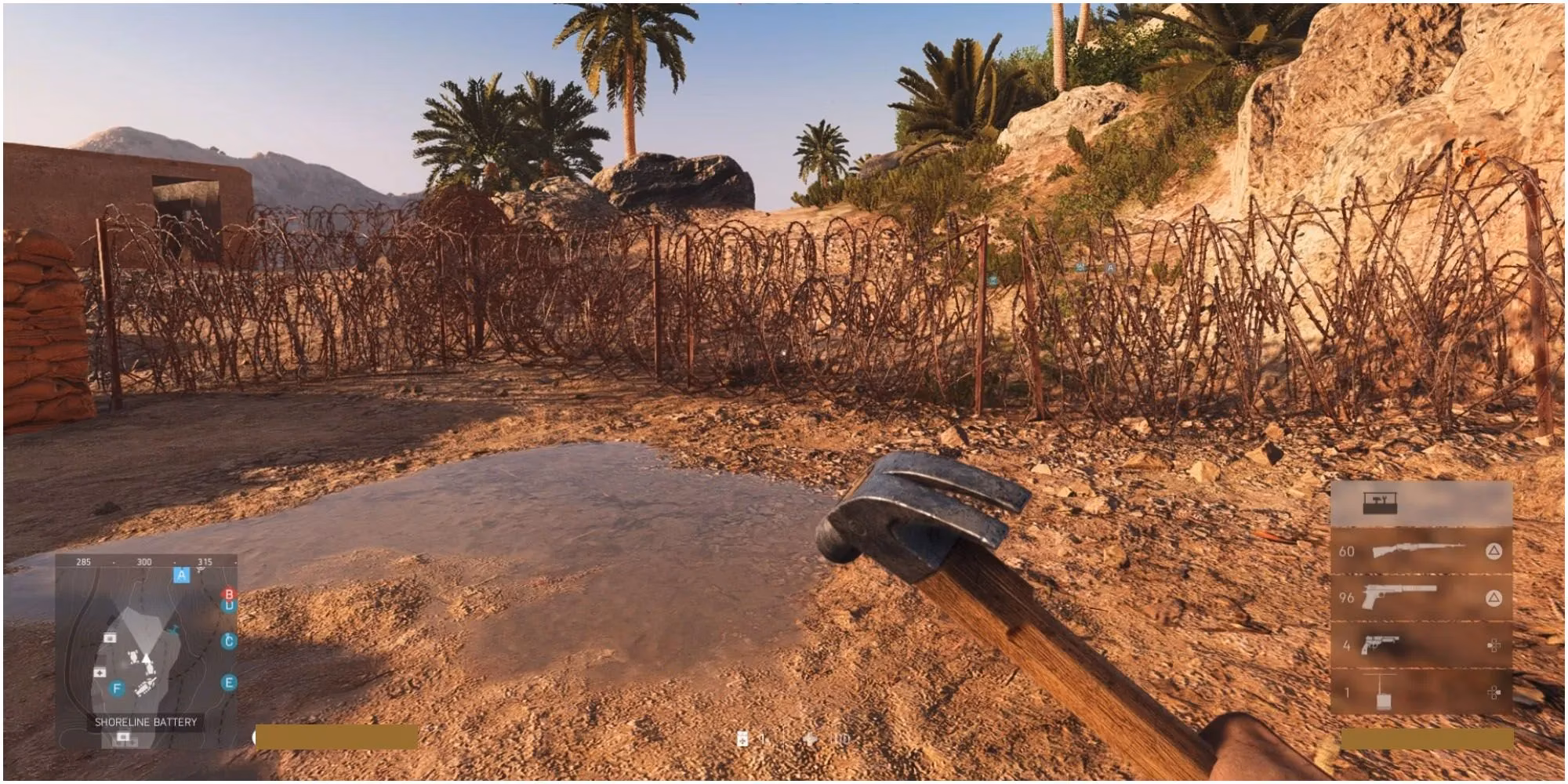Toggle the red objective B marker
Viewport: 1568px width, 784px height.
(229, 593)
